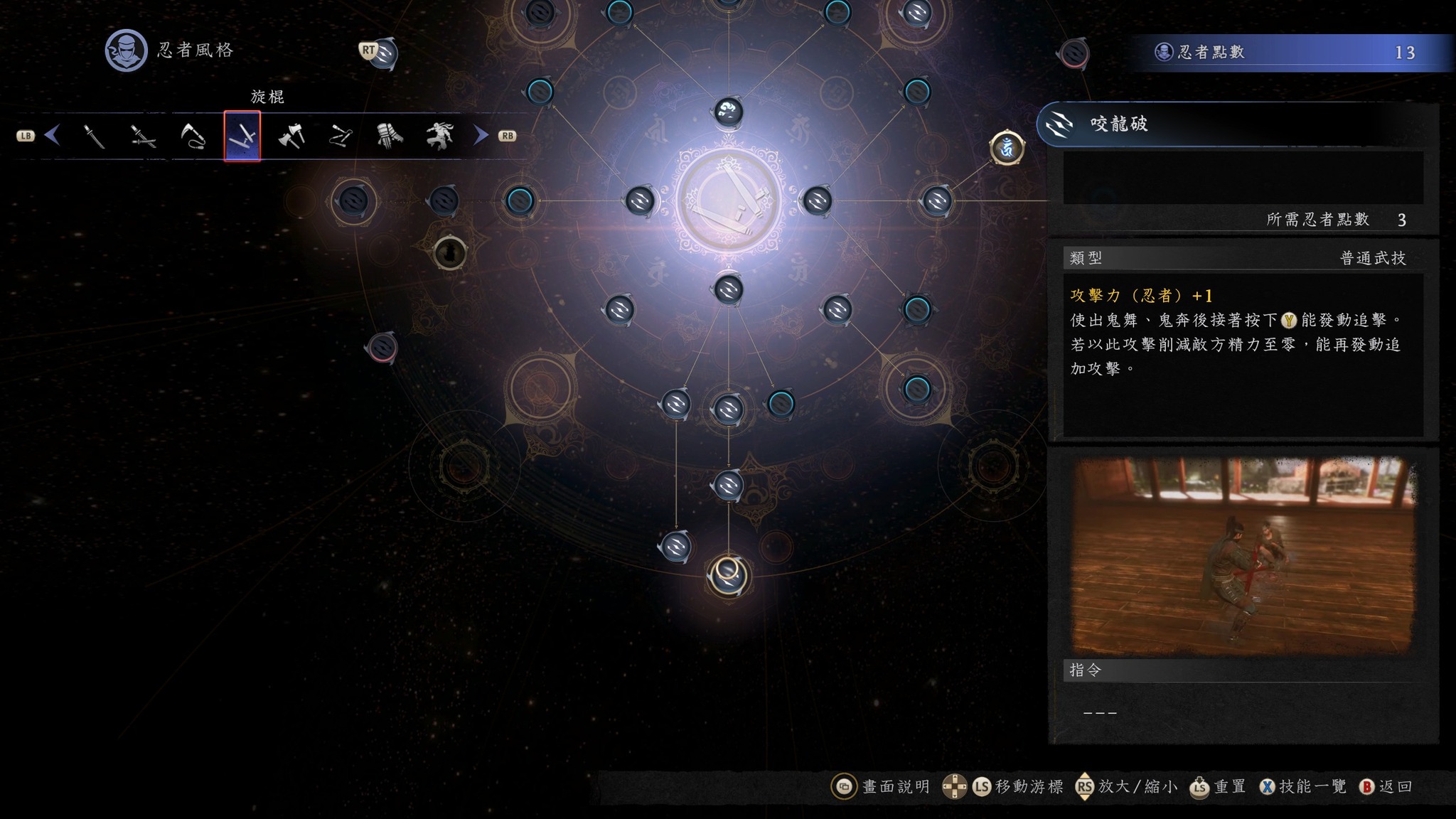
Task: Select the dark red-rimmed node below the keyhole
Action: (x=382, y=348)
